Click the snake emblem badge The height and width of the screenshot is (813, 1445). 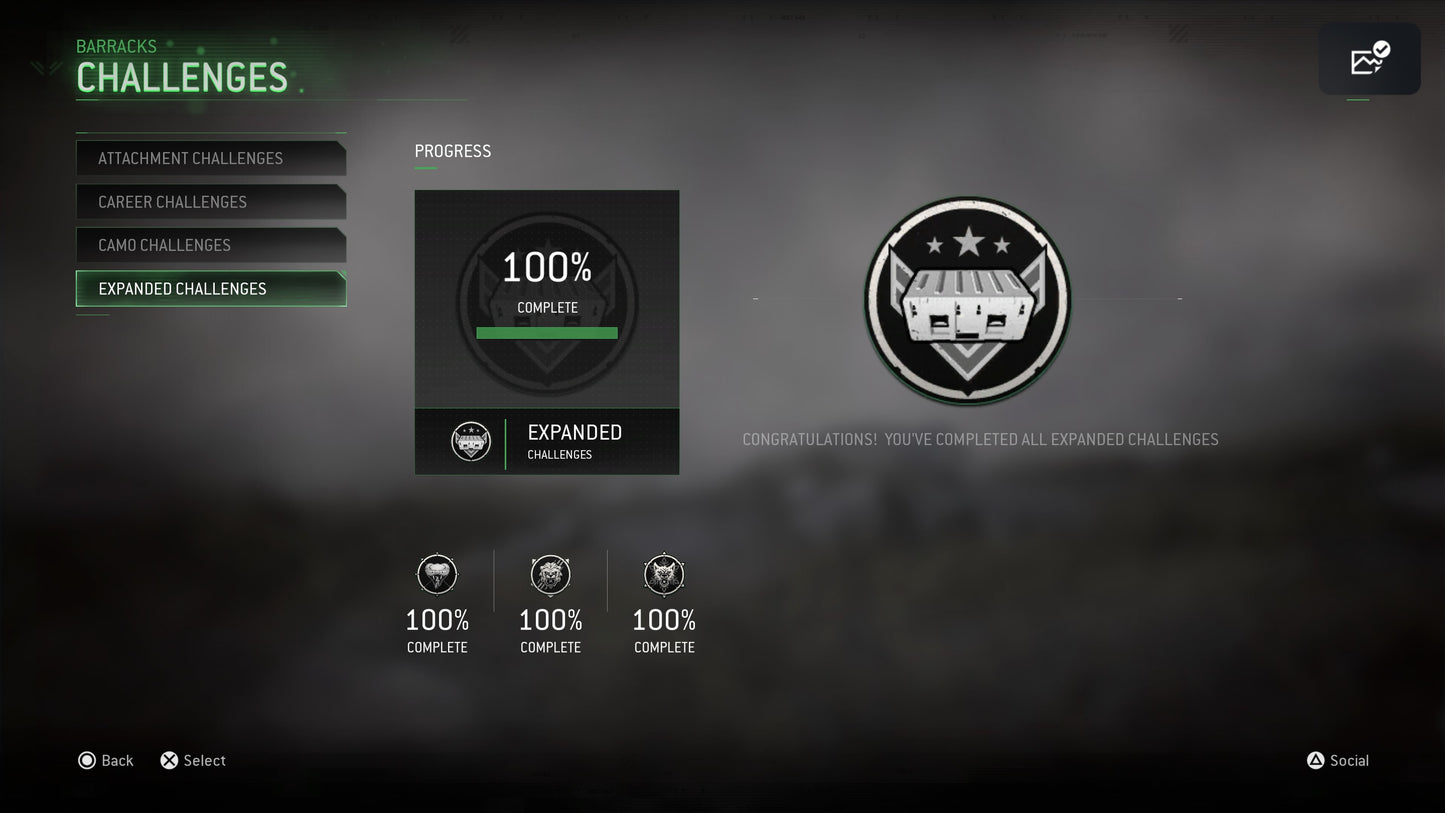pyautogui.click(x=437, y=575)
